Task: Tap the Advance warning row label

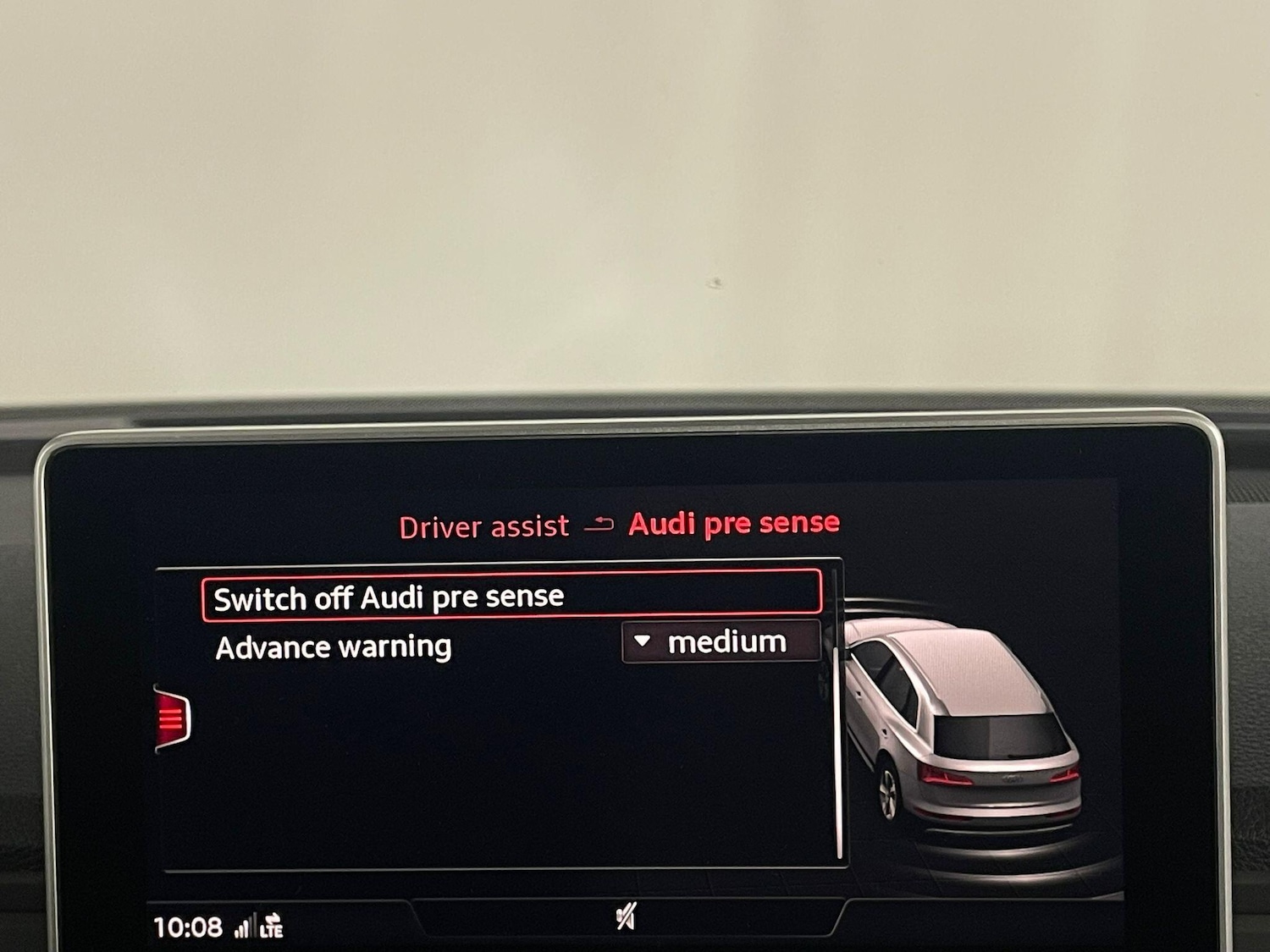Action: point(334,647)
